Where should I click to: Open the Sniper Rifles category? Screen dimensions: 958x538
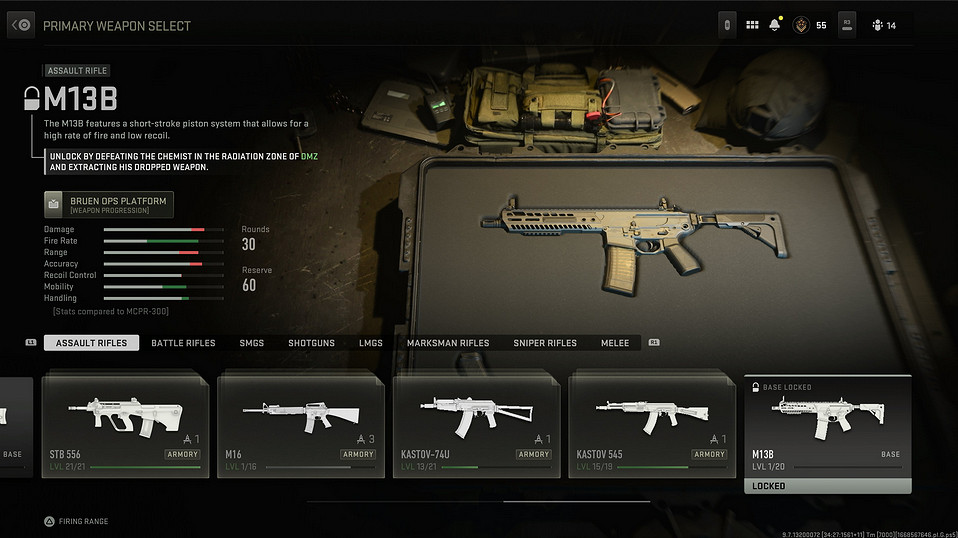545,343
